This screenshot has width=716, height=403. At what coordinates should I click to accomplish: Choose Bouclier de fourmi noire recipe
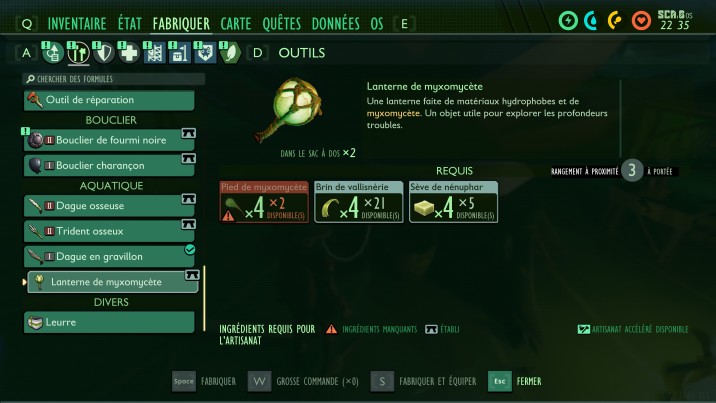[110, 140]
